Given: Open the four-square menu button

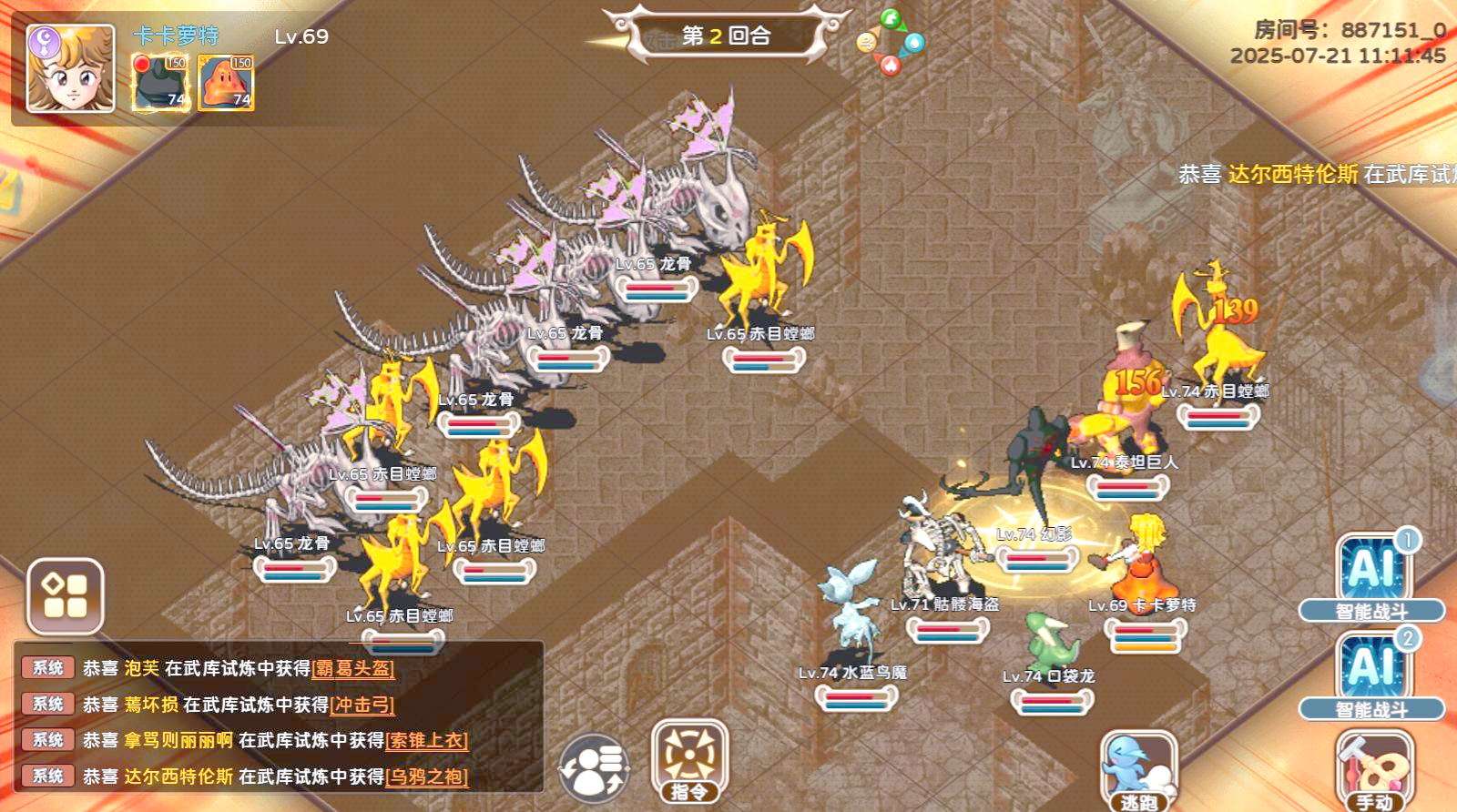Looking at the screenshot, I should 65,596.
